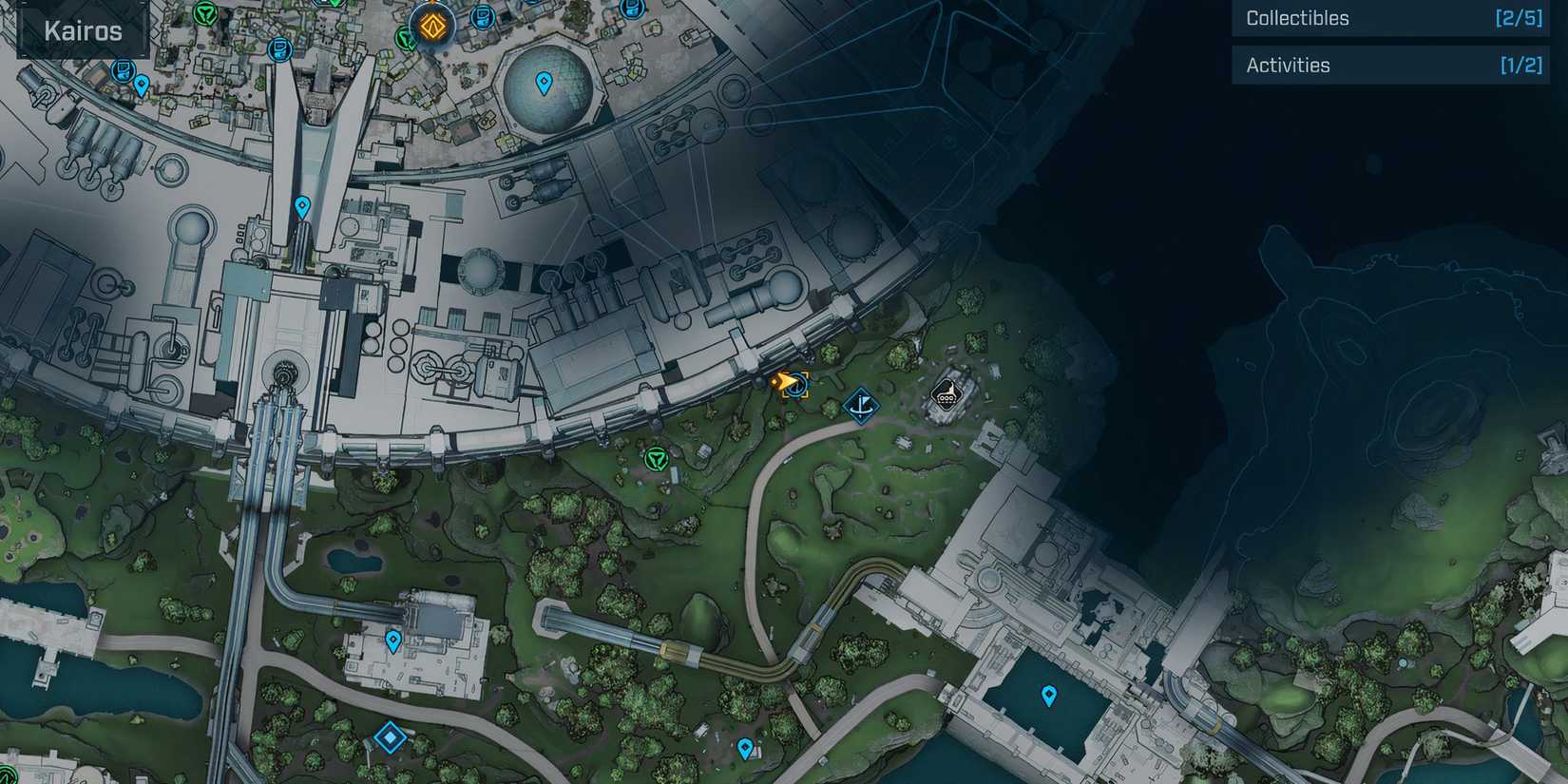Toggle the Collectibles [2/5] map filter
The image size is (1568, 784).
coord(1390,18)
